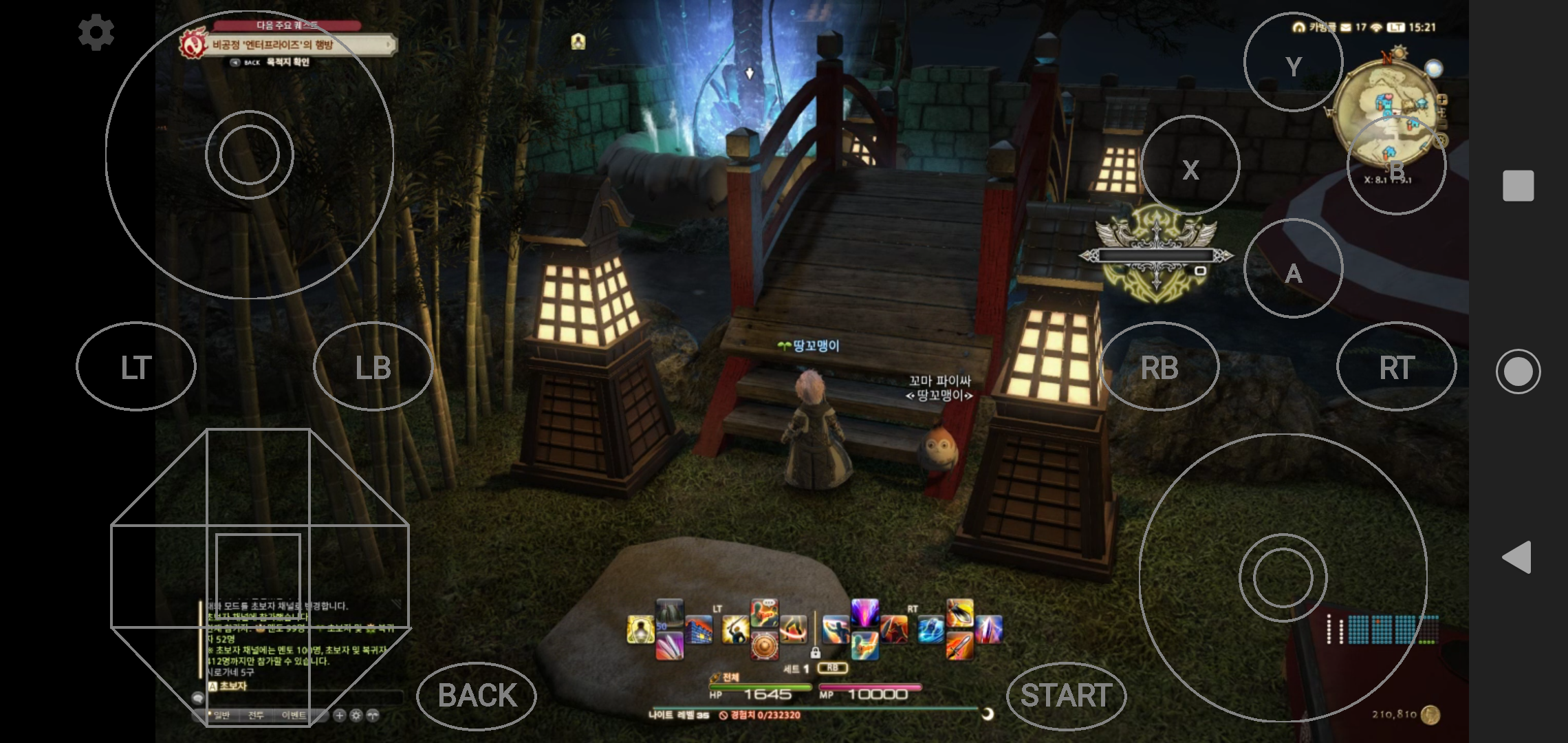Toggle the hotbar lock padlock
1568x743 pixels.
point(815,652)
